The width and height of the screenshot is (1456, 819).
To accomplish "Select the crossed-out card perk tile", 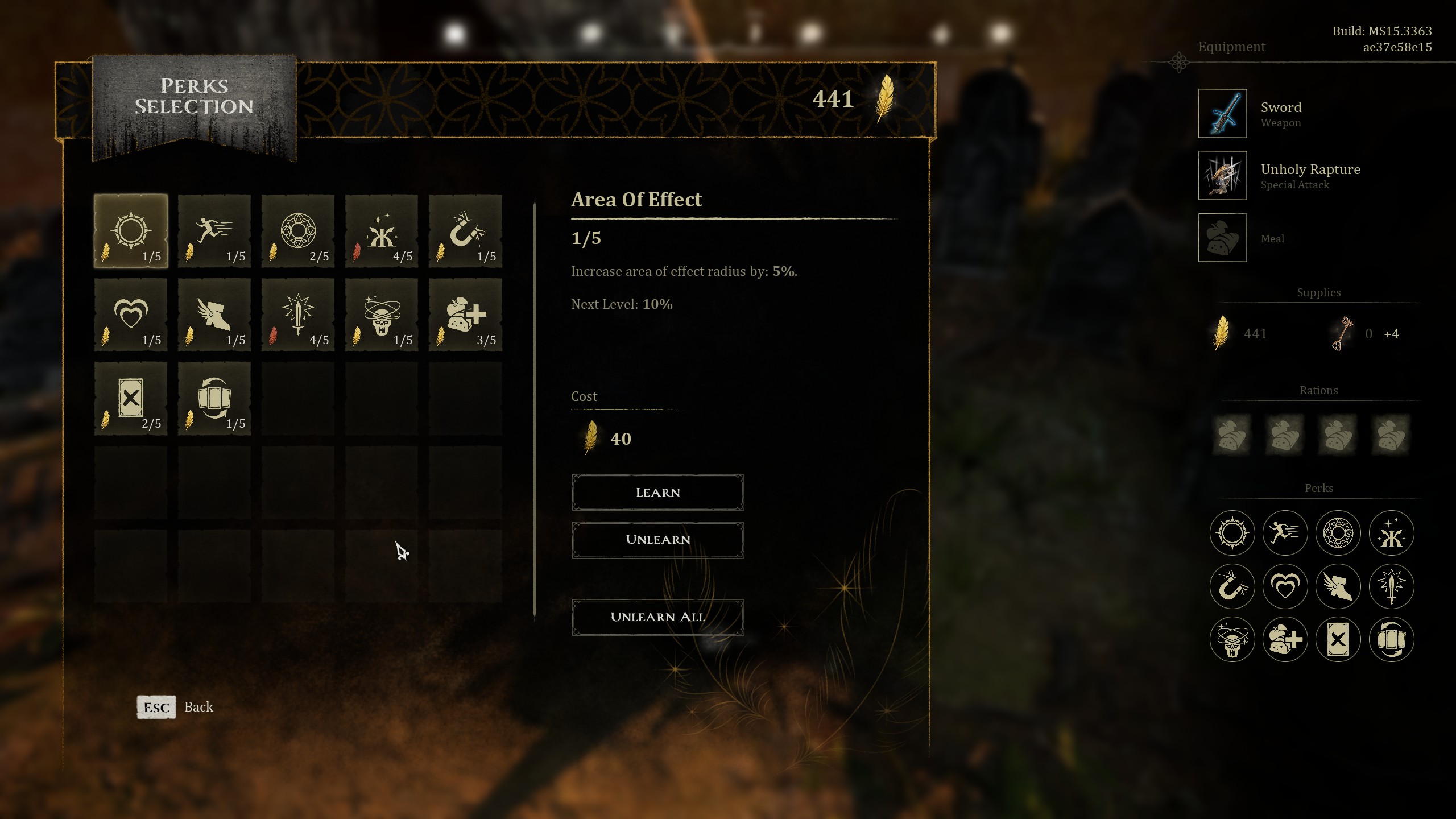I will [131, 398].
